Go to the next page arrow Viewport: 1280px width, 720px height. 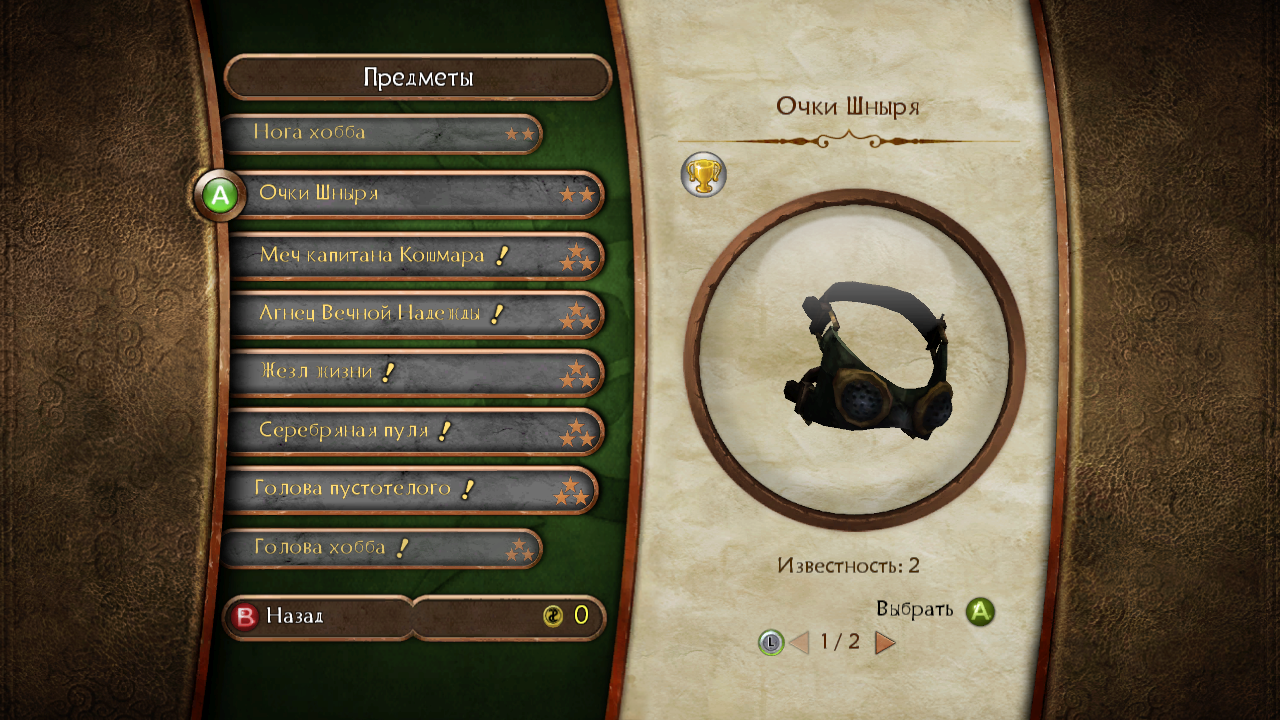[x=885, y=642]
